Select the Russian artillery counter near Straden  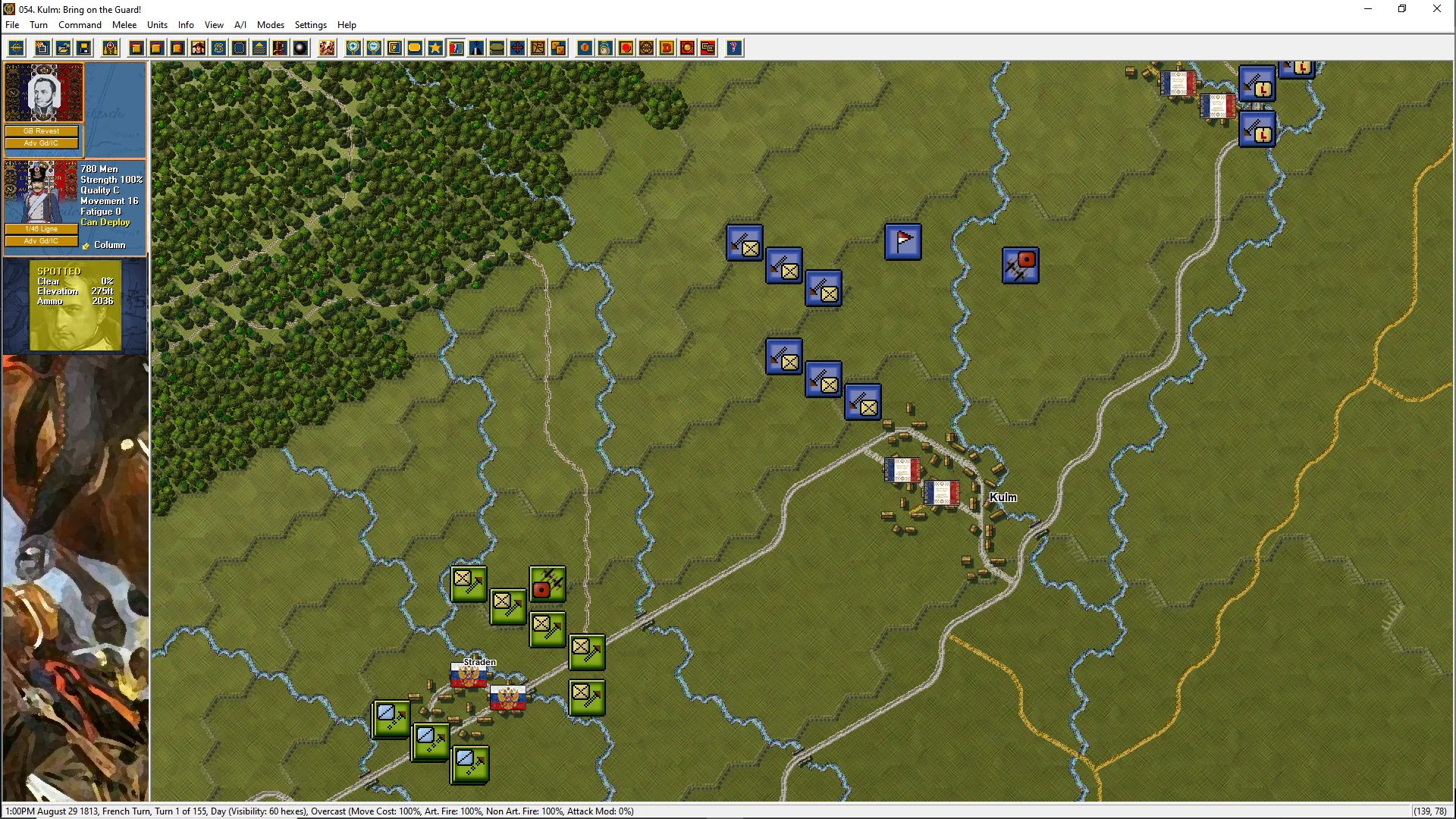click(x=547, y=584)
